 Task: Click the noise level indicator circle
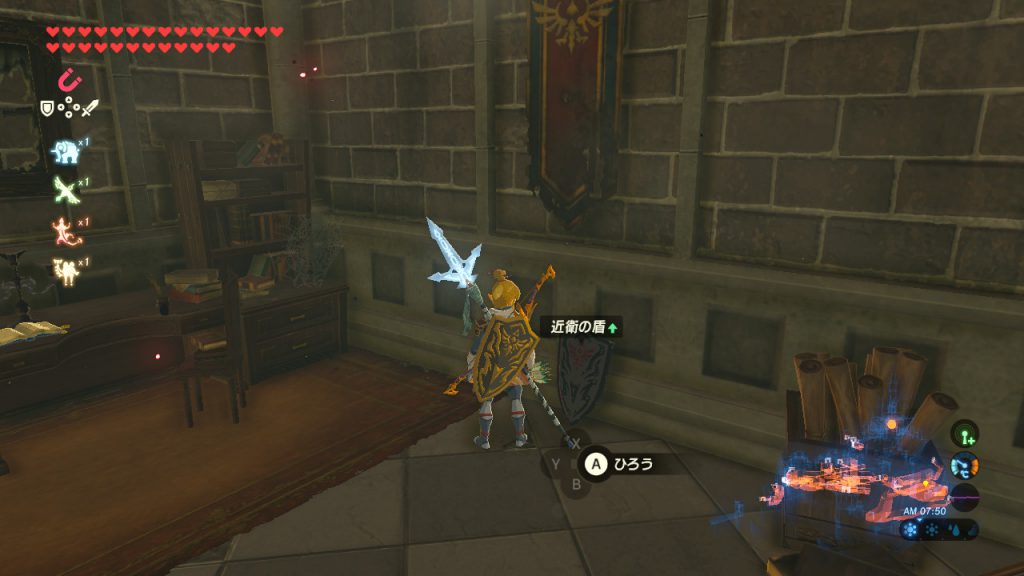tap(965, 497)
